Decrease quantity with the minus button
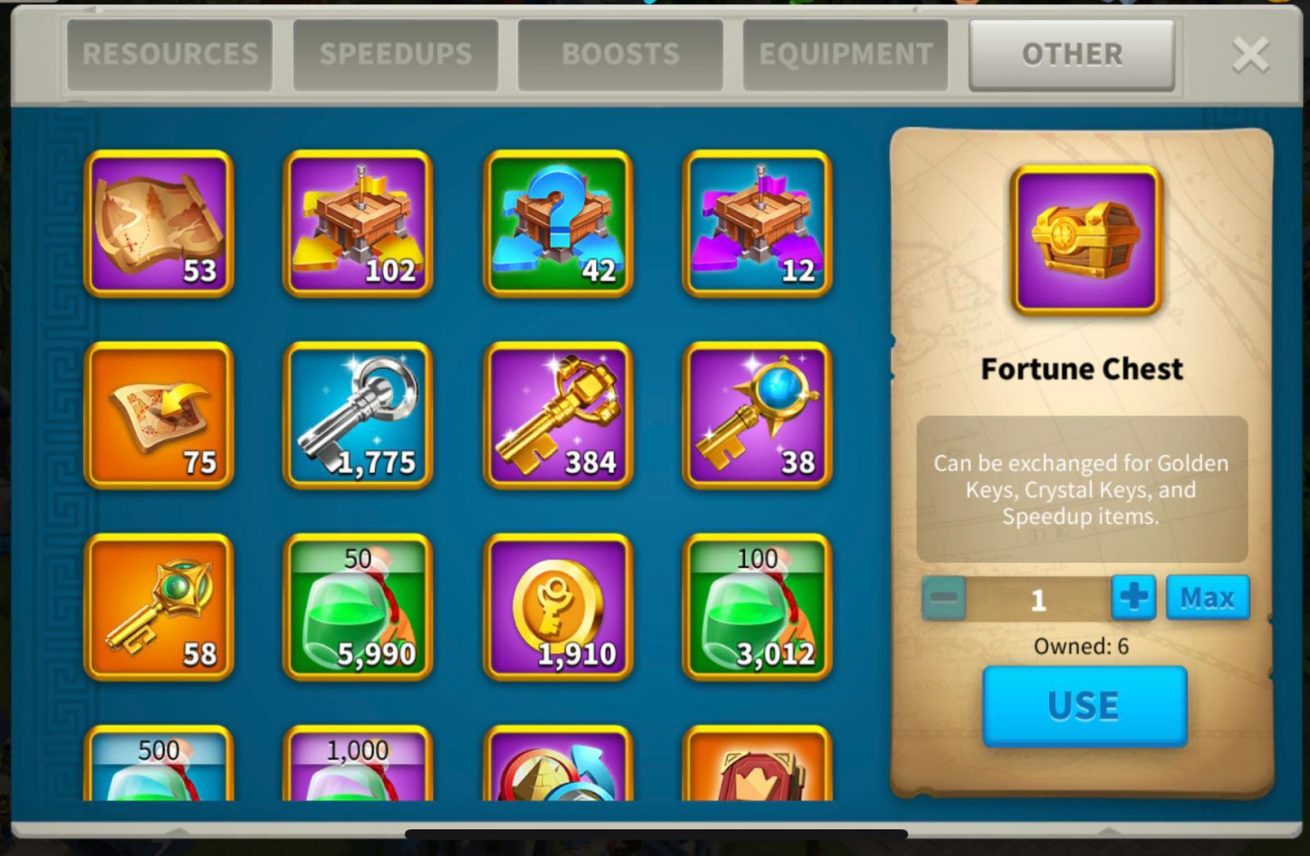The height and width of the screenshot is (856, 1310). pyautogui.click(x=944, y=598)
